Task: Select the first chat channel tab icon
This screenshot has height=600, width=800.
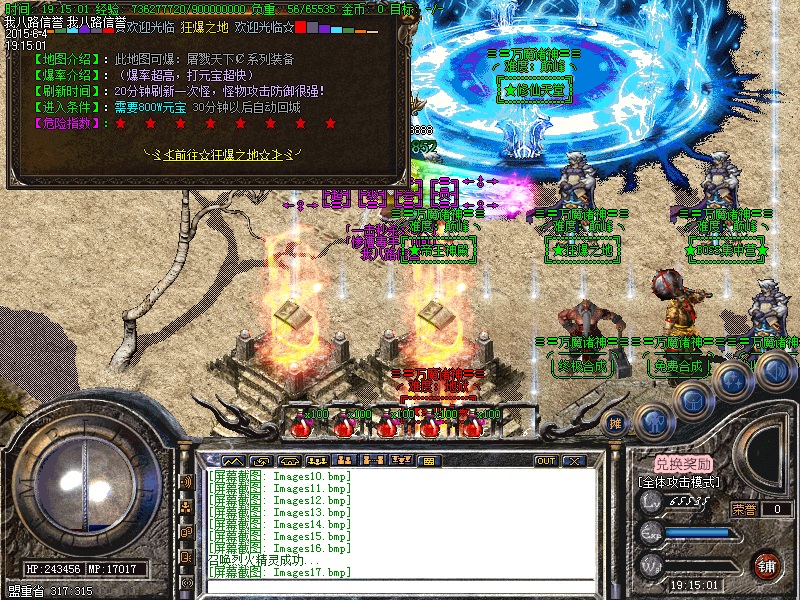Action: coord(232,461)
